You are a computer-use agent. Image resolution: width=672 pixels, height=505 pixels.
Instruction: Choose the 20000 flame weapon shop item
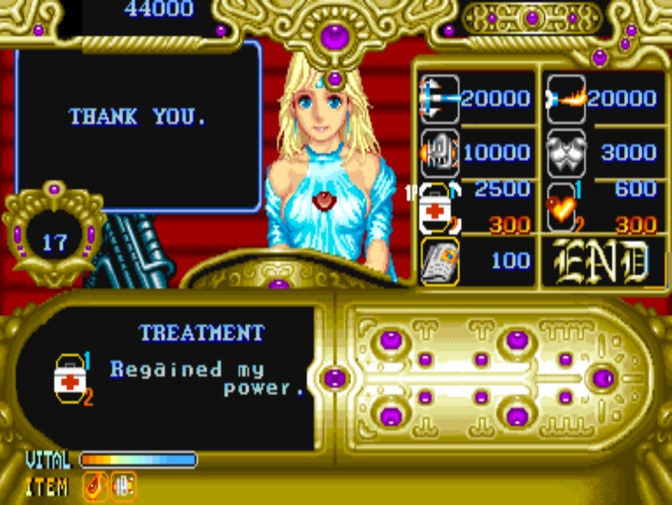567,97
